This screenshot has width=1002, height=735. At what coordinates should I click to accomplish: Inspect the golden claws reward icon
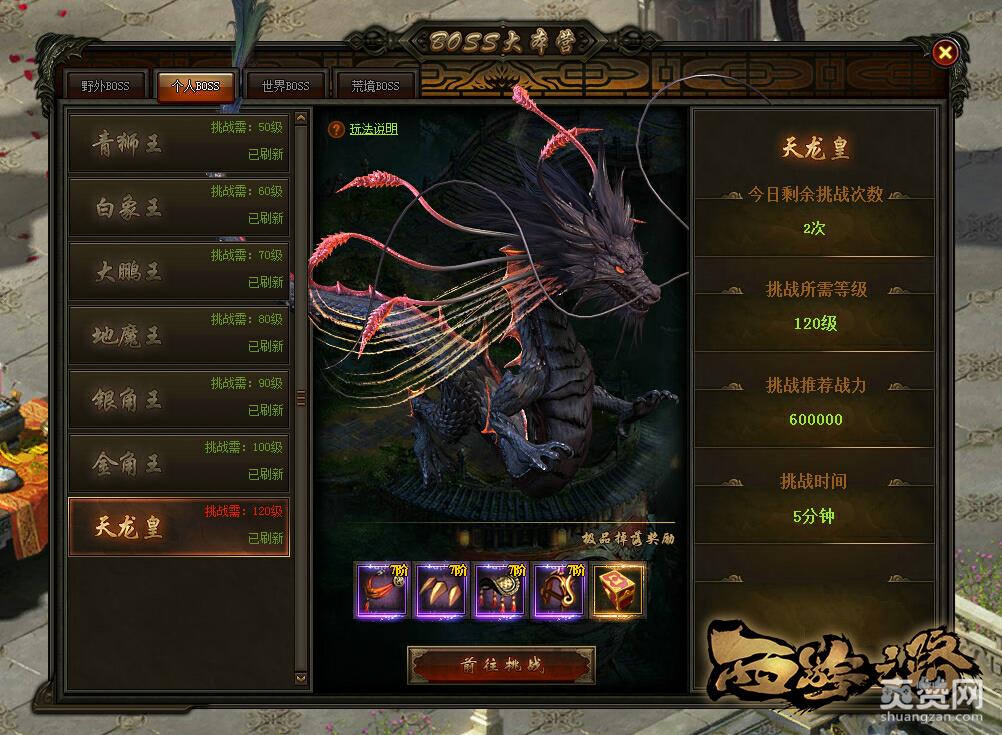pyautogui.click(x=441, y=590)
